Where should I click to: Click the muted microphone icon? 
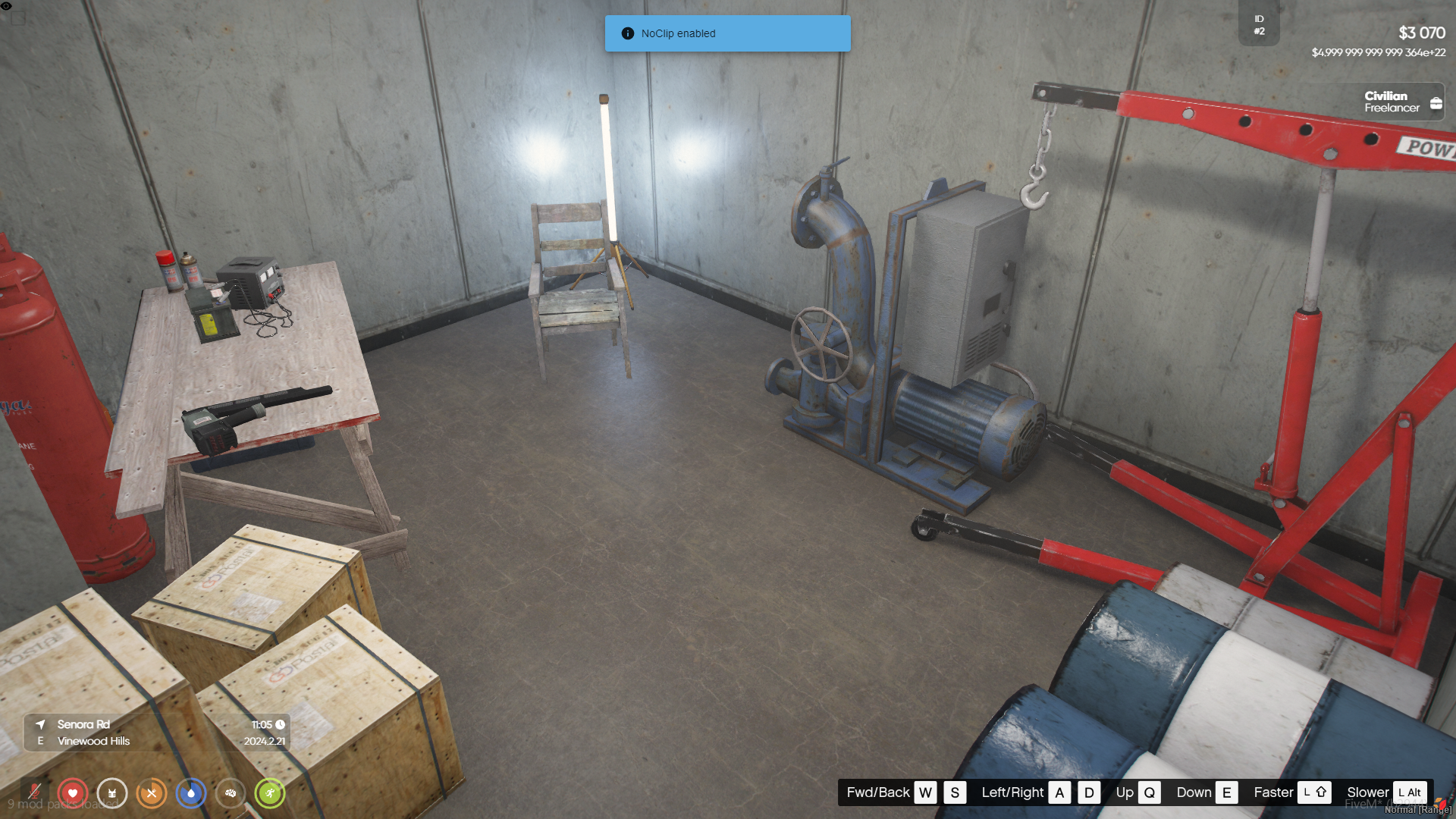click(x=34, y=793)
